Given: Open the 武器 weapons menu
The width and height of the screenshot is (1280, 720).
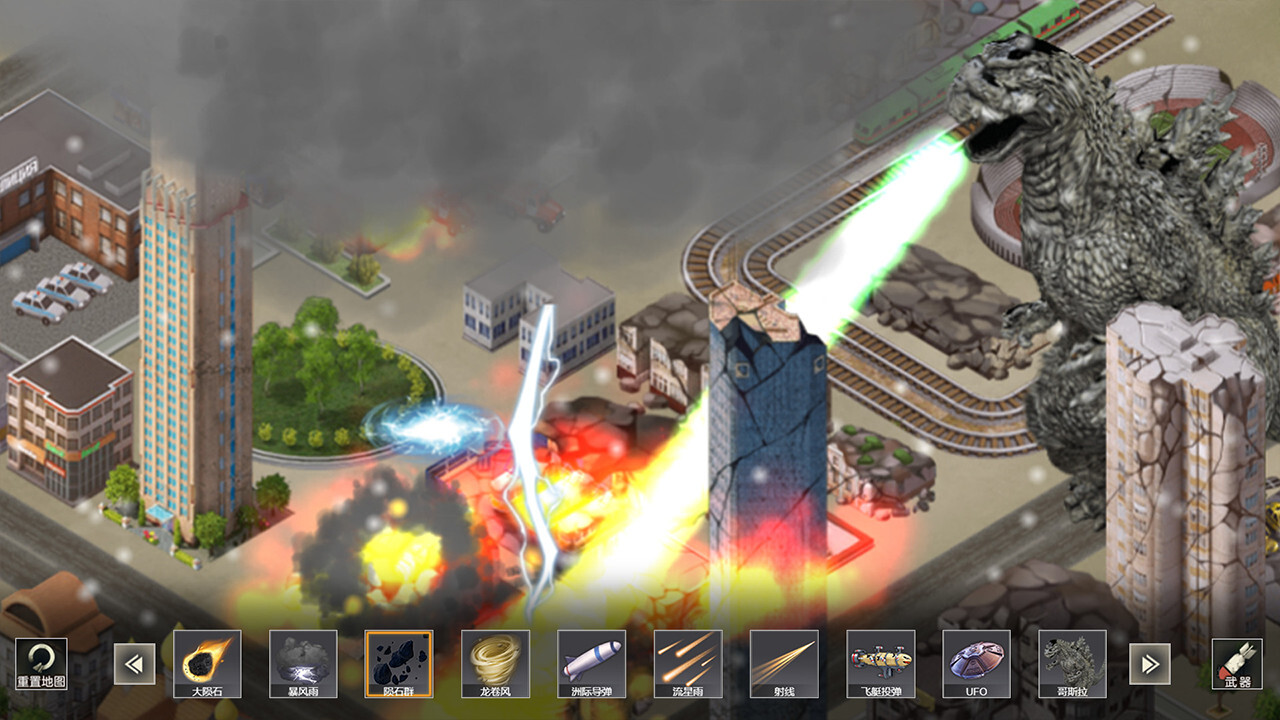Looking at the screenshot, I should [x=1236, y=663].
